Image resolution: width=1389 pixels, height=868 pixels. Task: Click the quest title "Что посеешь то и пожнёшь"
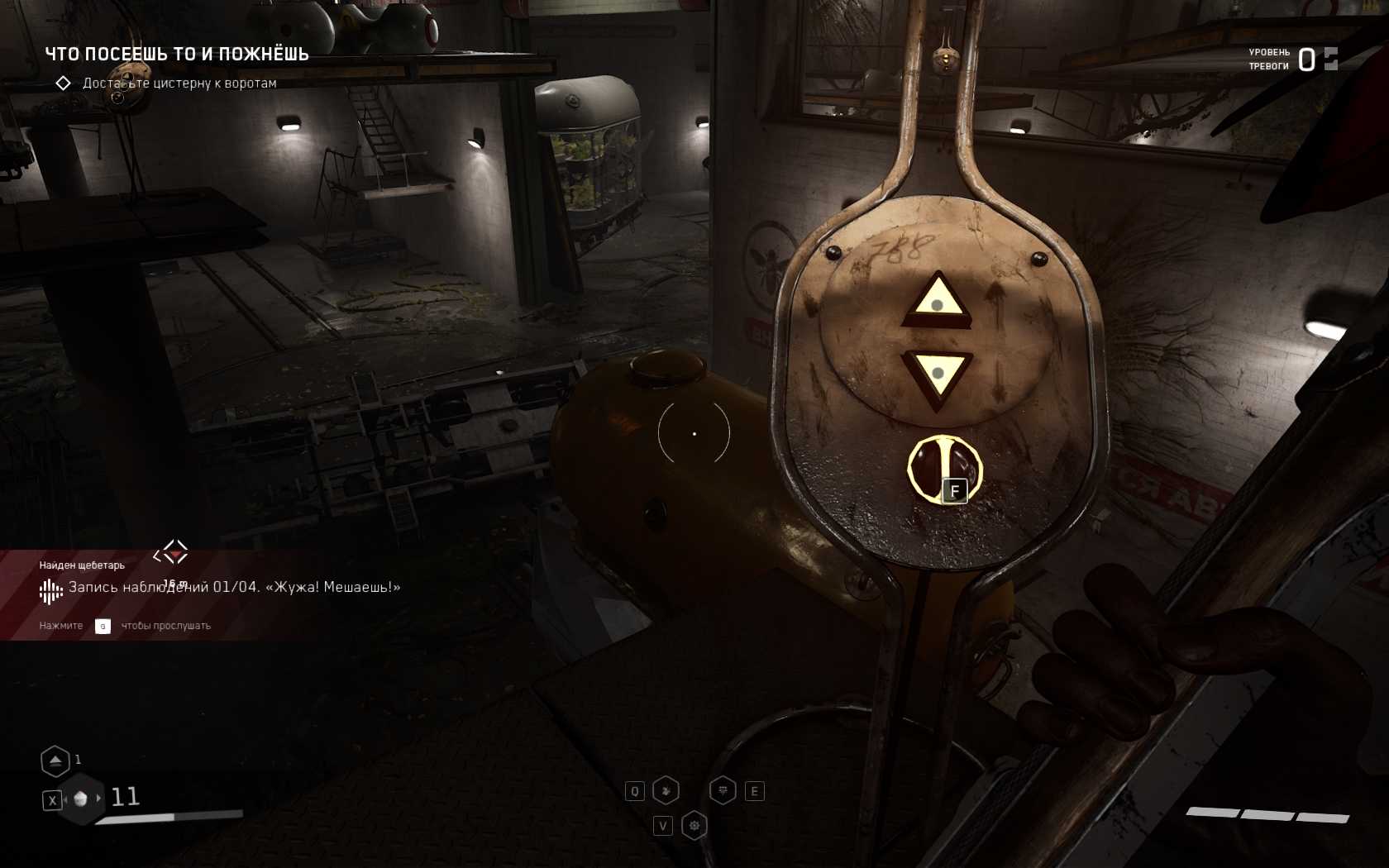(x=176, y=55)
